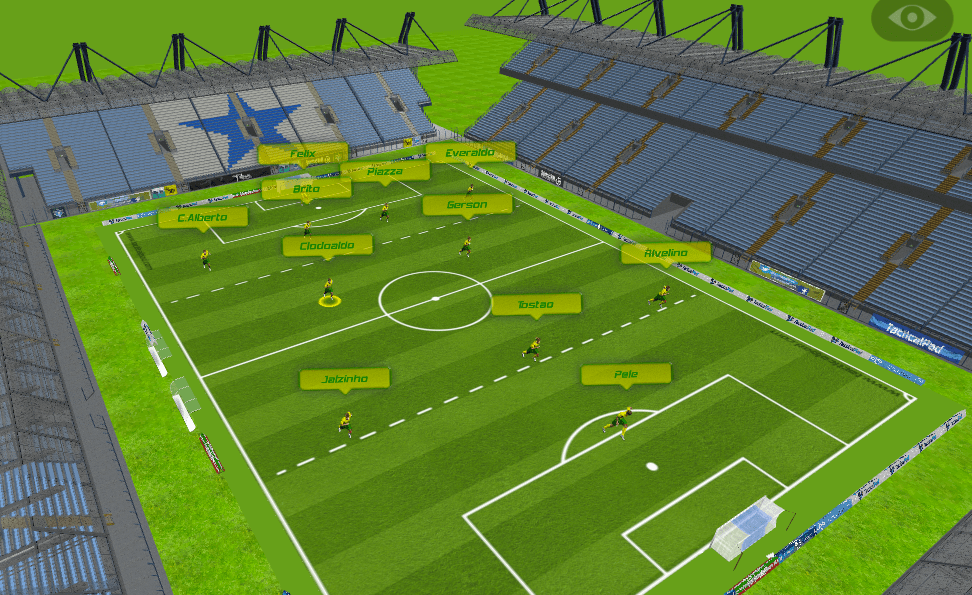Image resolution: width=972 pixels, height=595 pixels.
Task: Pick the Jairzinho name tag
Action: (x=345, y=379)
